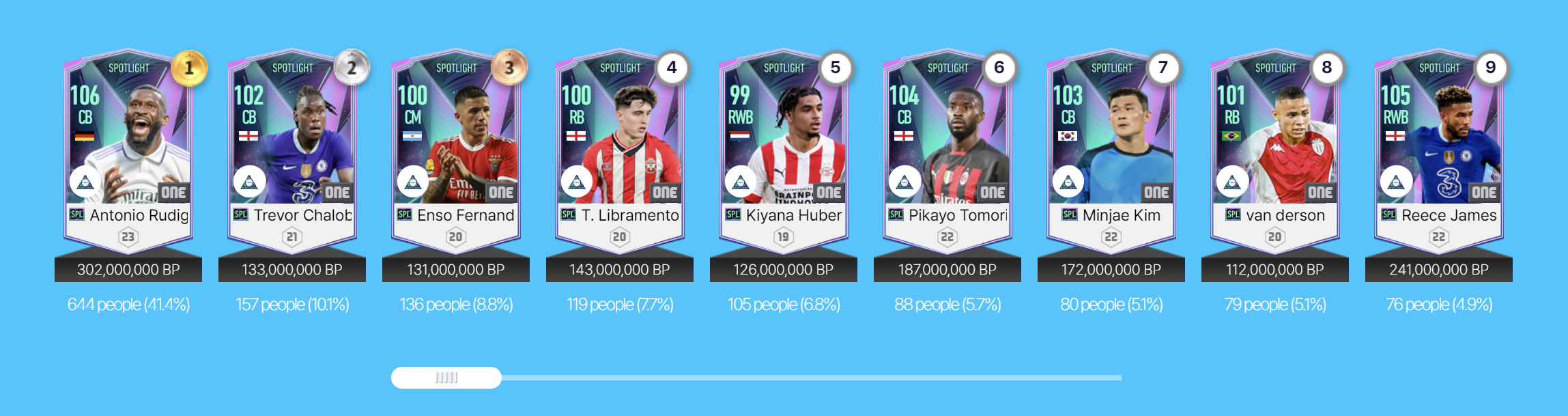Open the Trevor Chalobah 102 CB card

tap(292, 152)
